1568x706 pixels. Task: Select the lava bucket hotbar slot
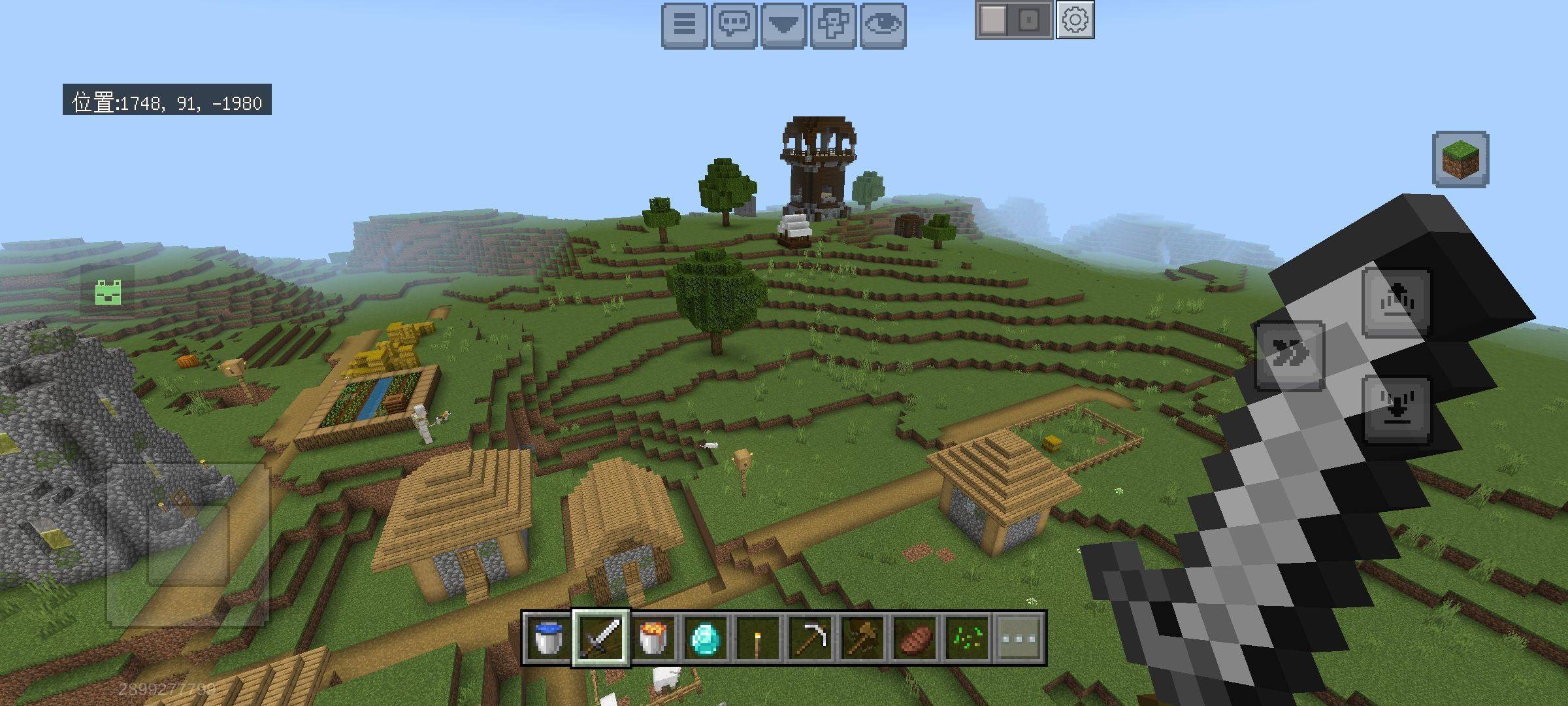click(653, 637)
